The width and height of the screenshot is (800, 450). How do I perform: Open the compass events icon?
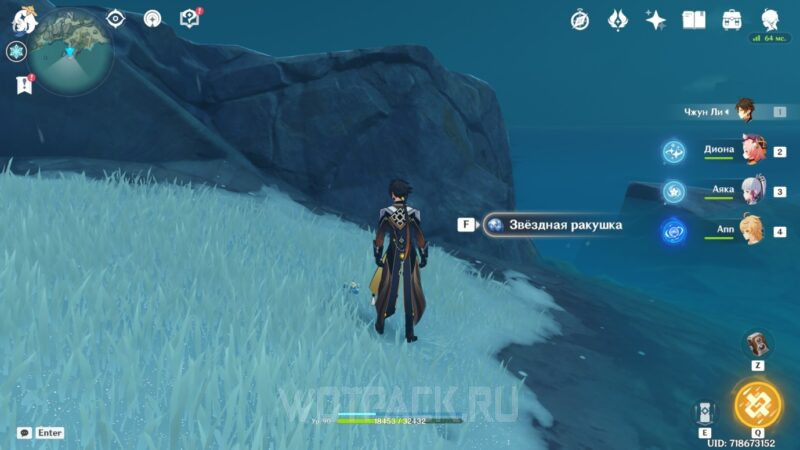pos(580,19)
